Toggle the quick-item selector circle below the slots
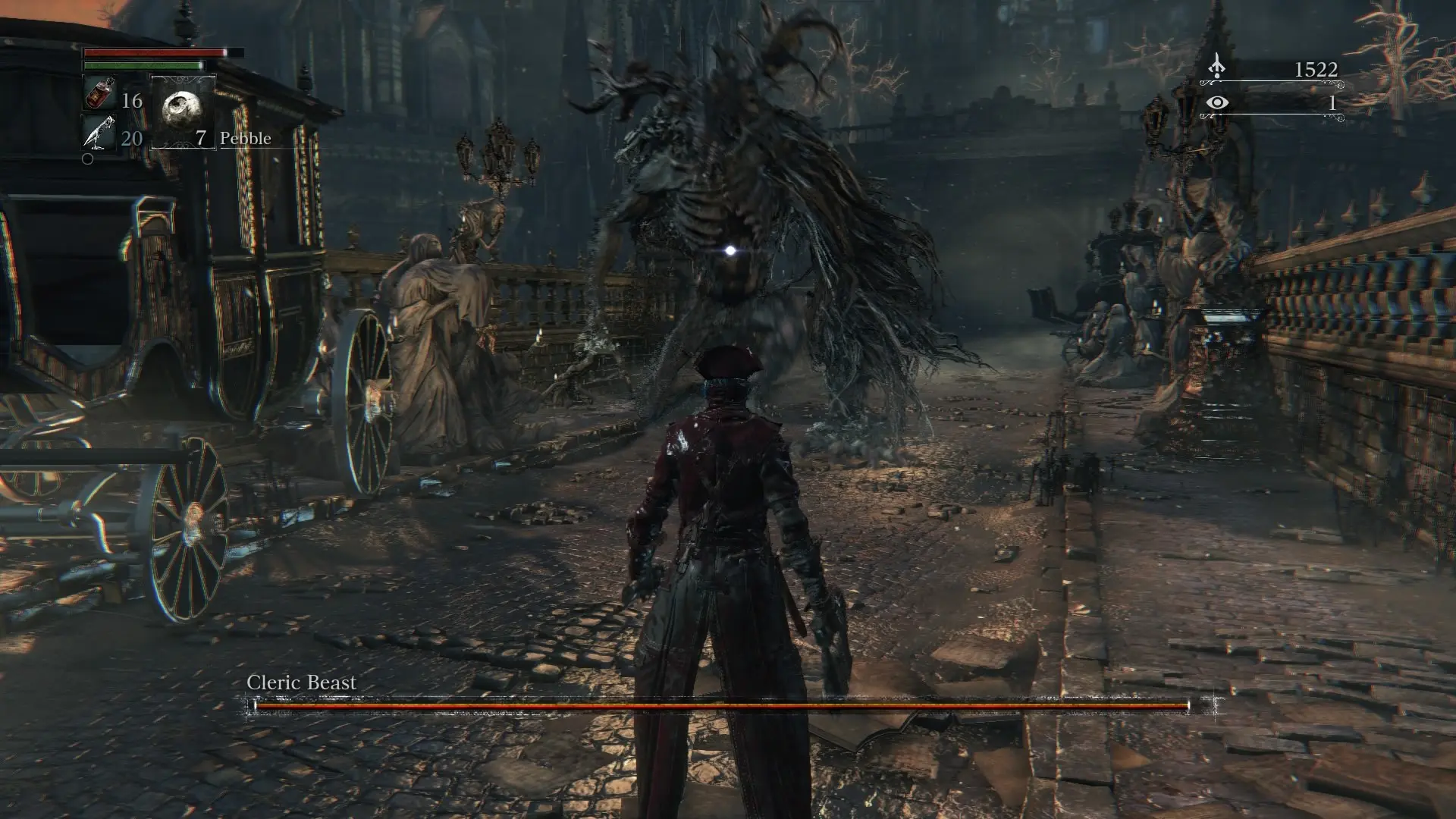The width and height of the screenshot is (1456, 819). coord(88,158)
